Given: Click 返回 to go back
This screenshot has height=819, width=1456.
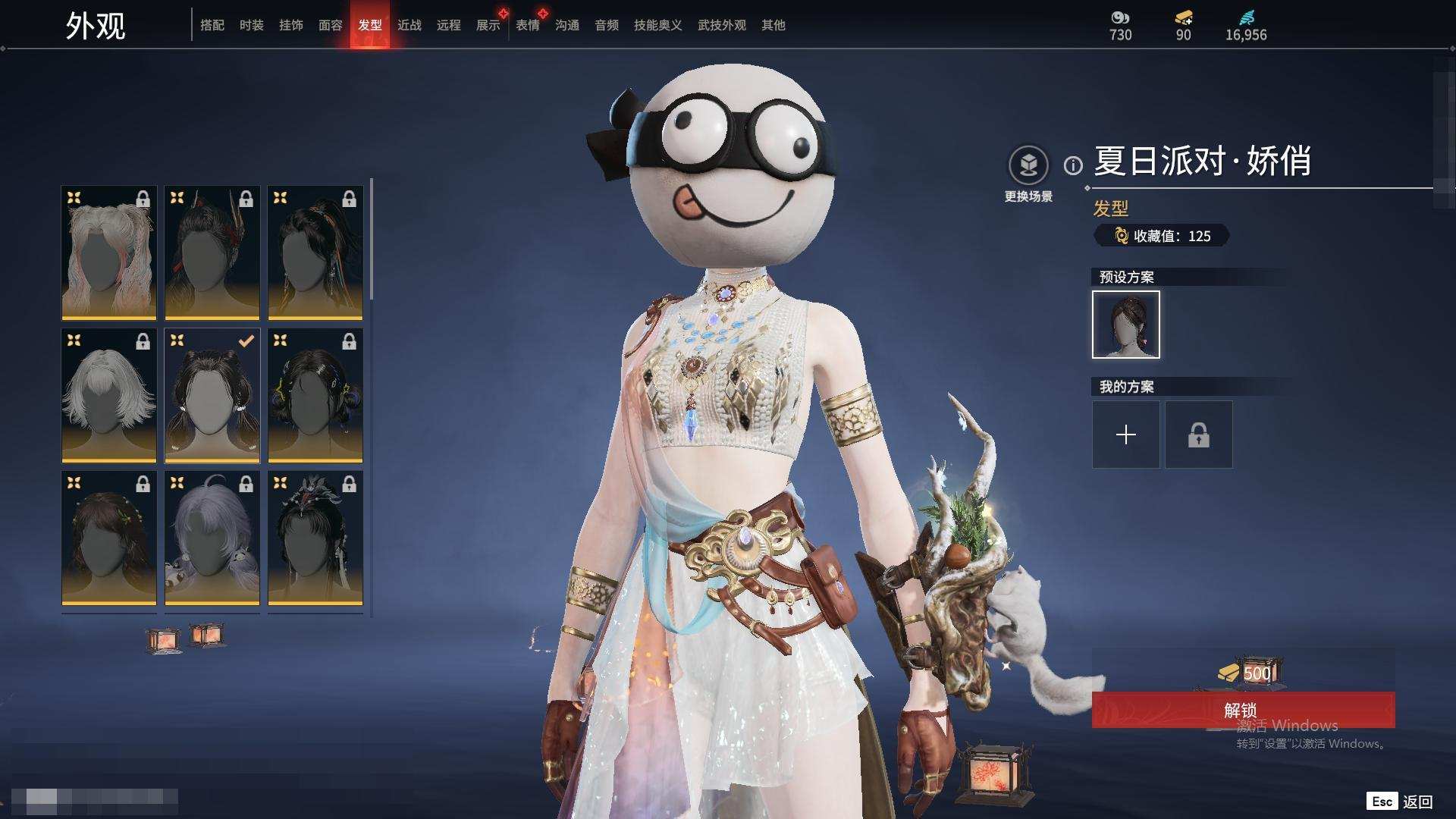Looking at the screenshot, I should point(1417,802).
